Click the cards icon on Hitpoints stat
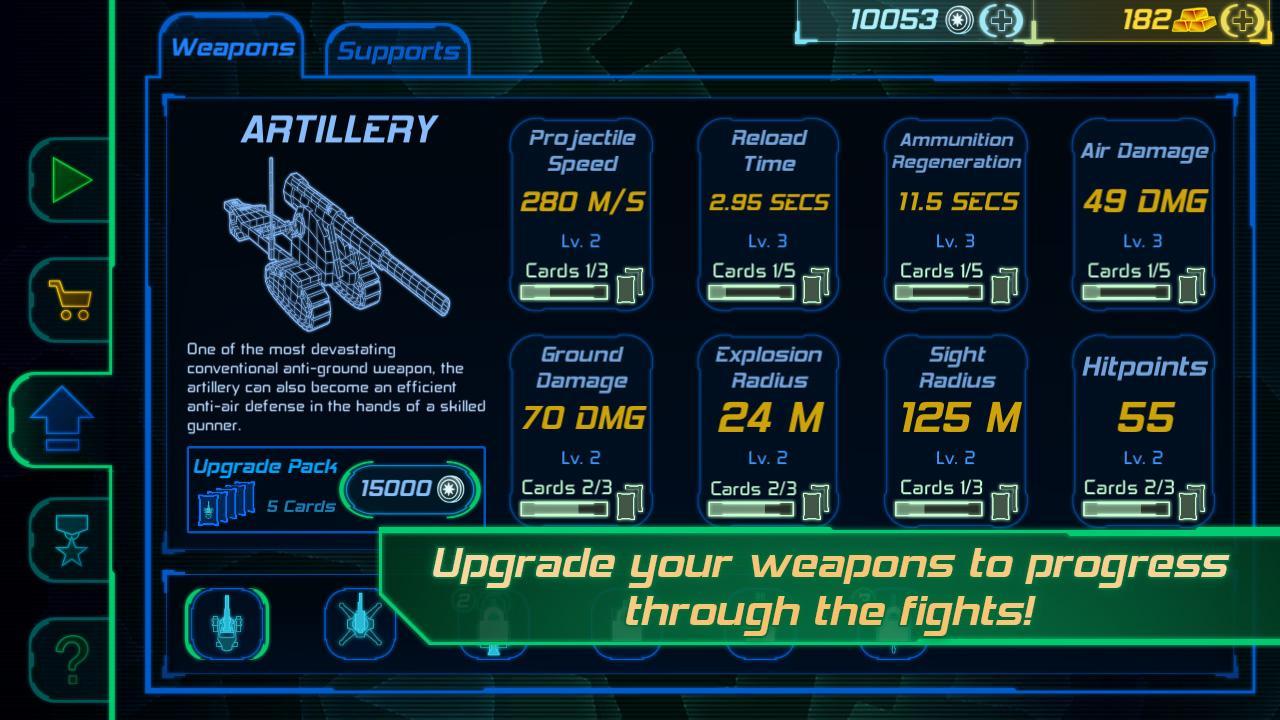1280x720 pixels. point(1189,507)
